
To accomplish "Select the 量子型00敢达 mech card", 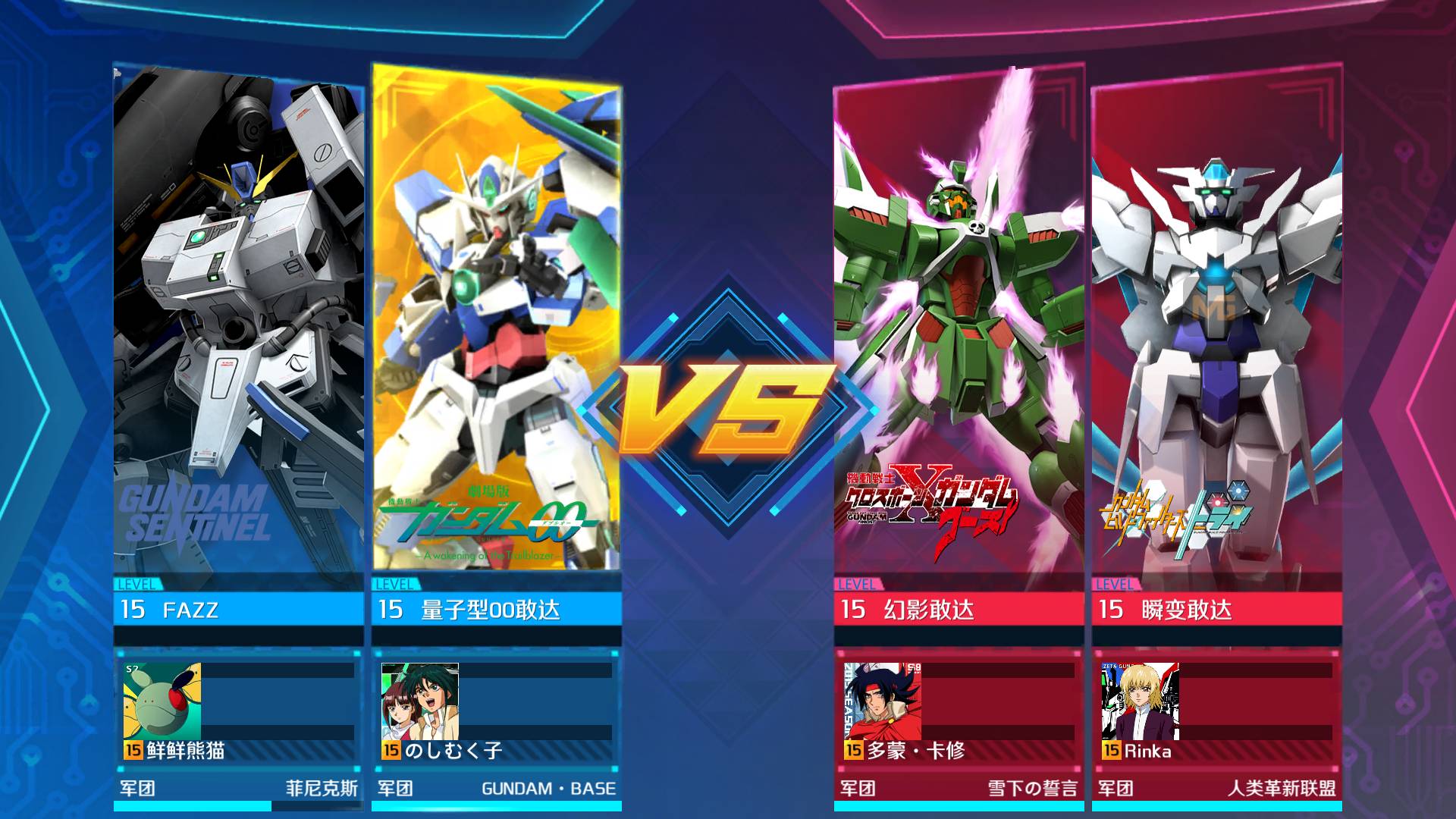I will [497, 326].
